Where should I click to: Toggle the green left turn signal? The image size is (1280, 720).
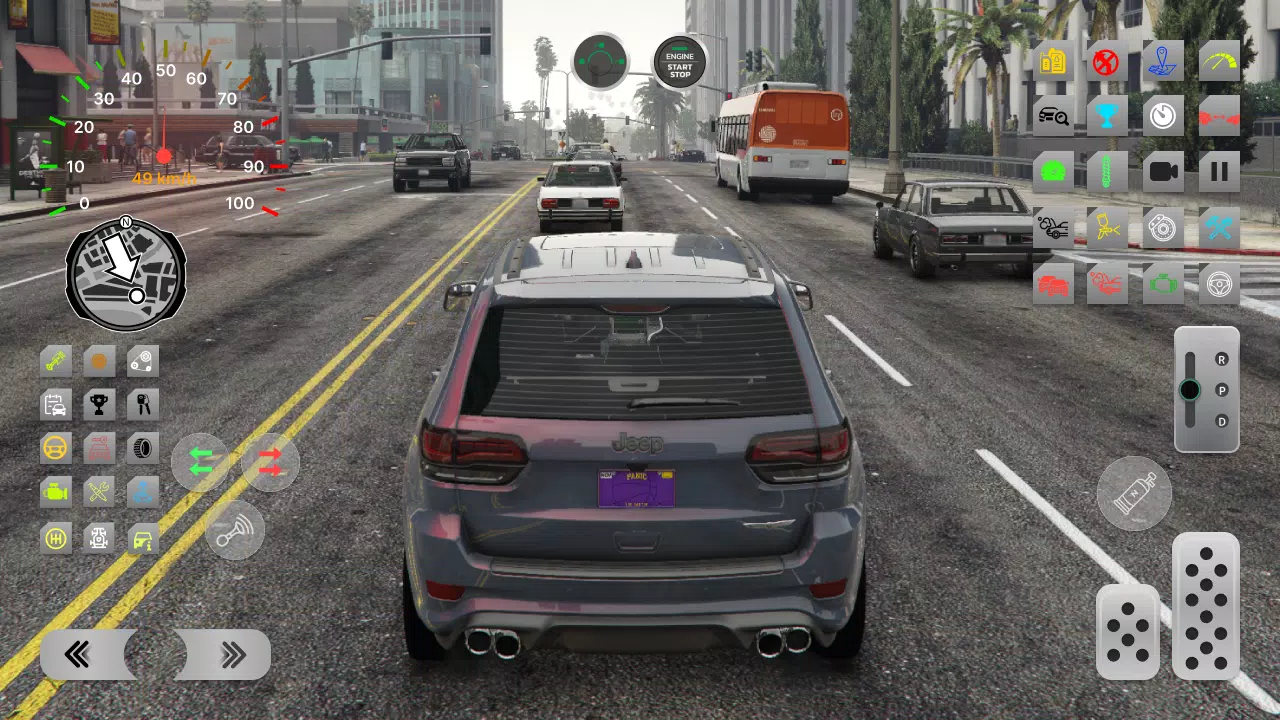200,462
